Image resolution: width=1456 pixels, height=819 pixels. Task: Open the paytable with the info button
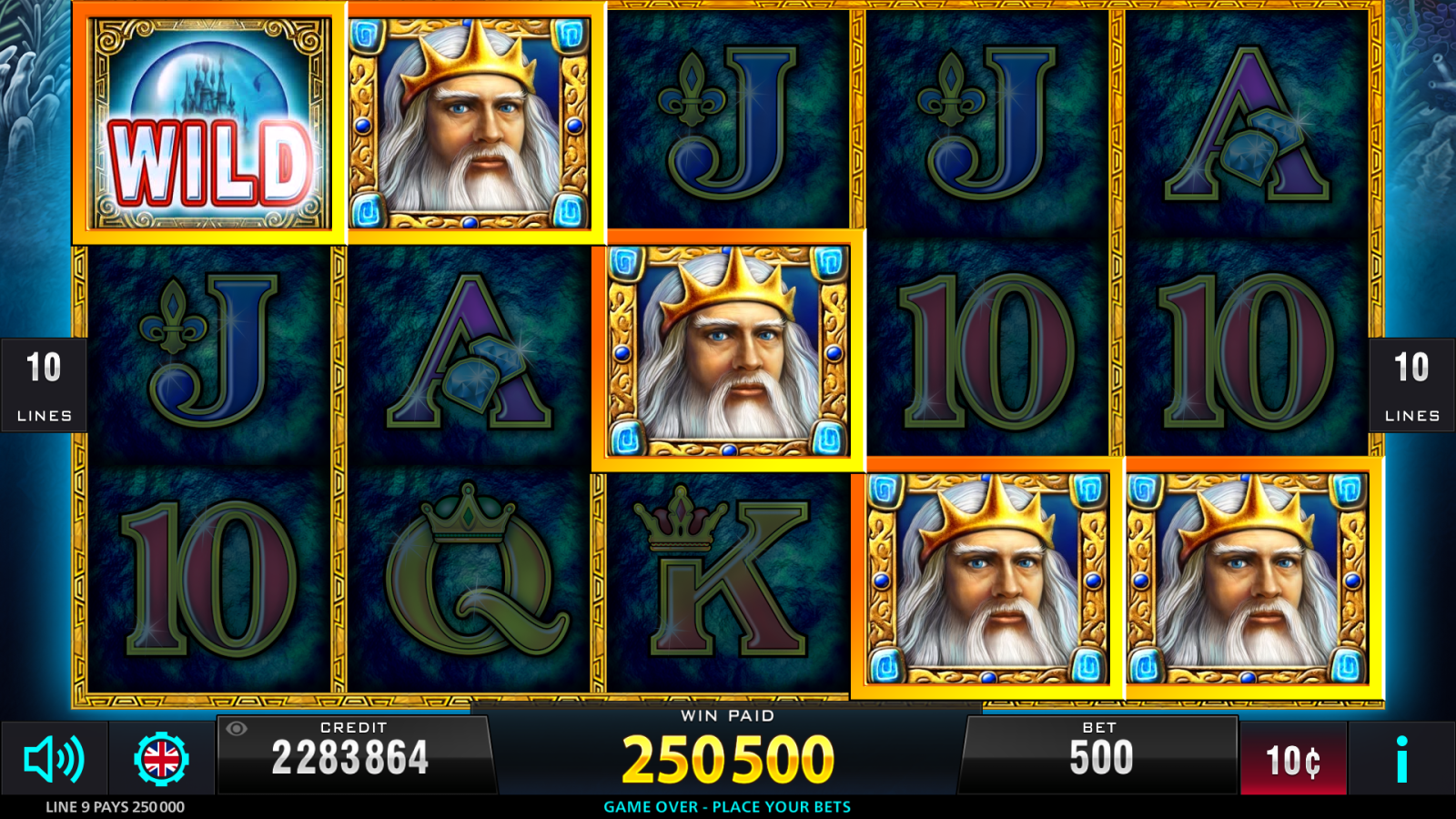point(1401,758)
